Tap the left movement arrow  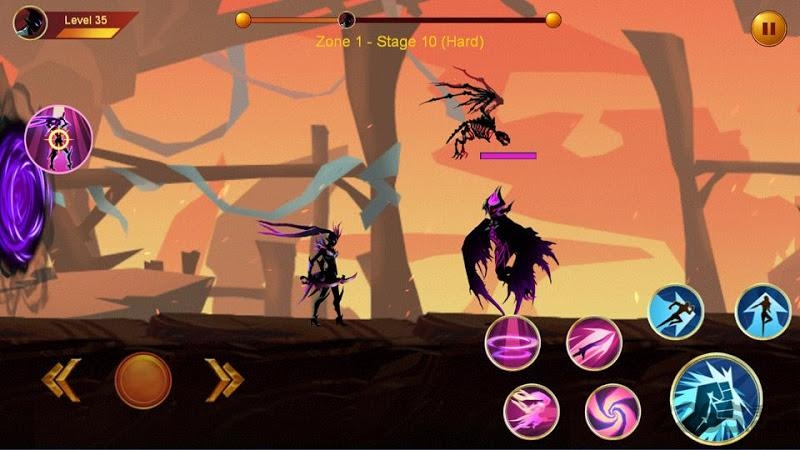(60, 380)
